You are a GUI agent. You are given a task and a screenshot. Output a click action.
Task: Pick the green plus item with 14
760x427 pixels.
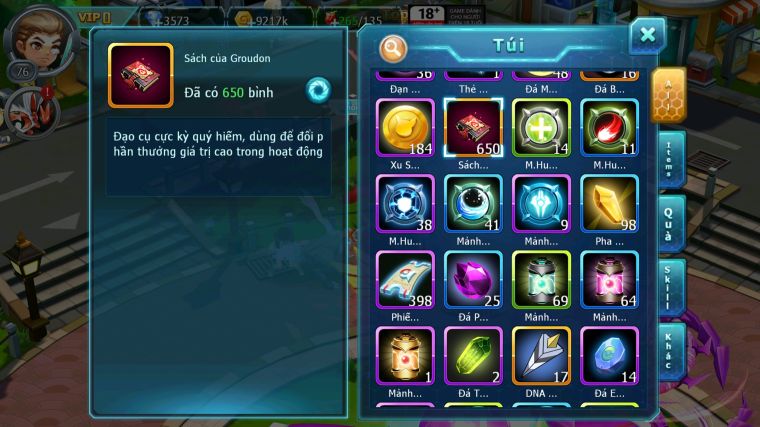[541, 128]
